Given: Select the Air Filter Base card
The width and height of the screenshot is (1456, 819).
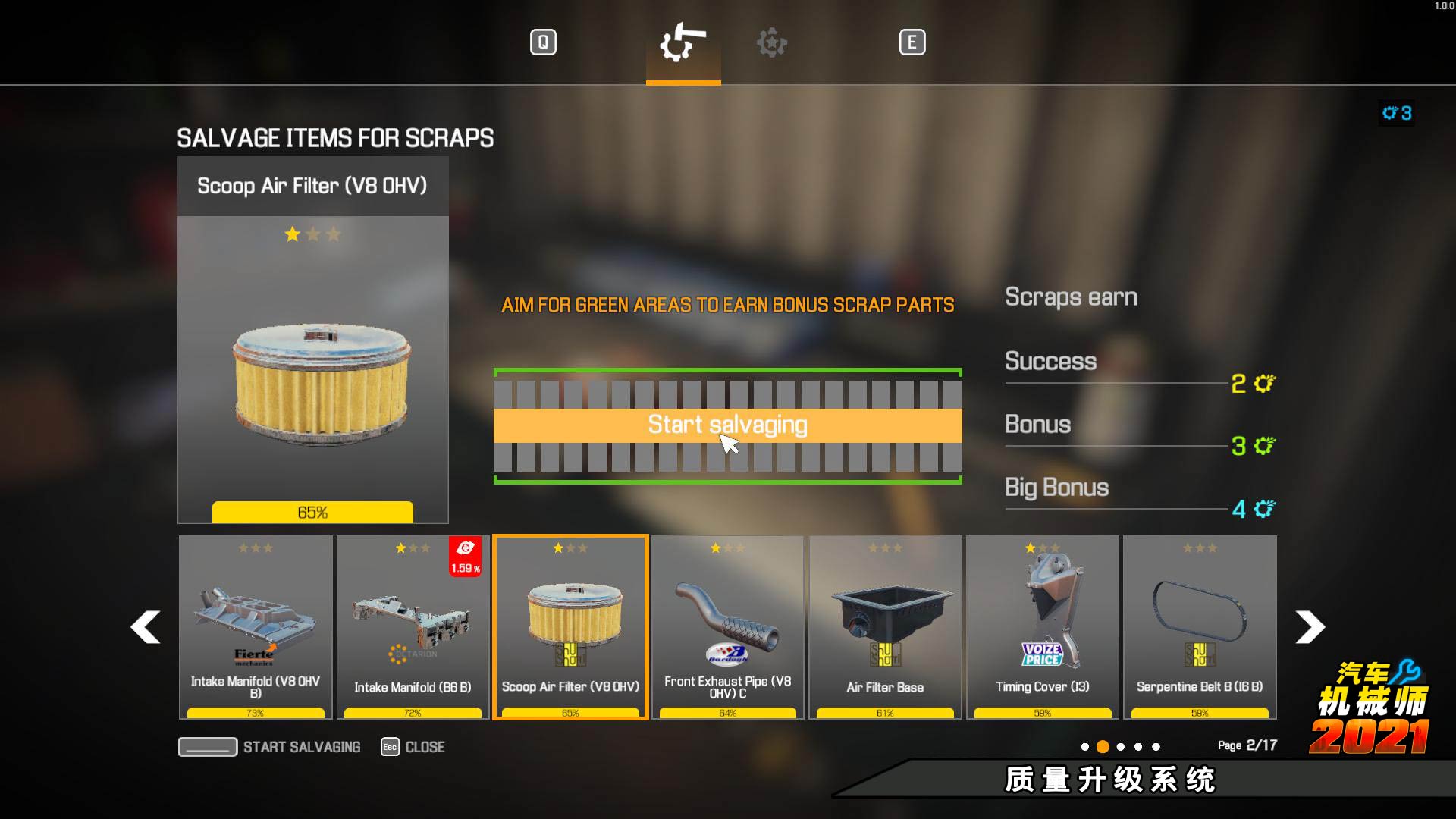Looking at the screenshot, I should [885, 626].
